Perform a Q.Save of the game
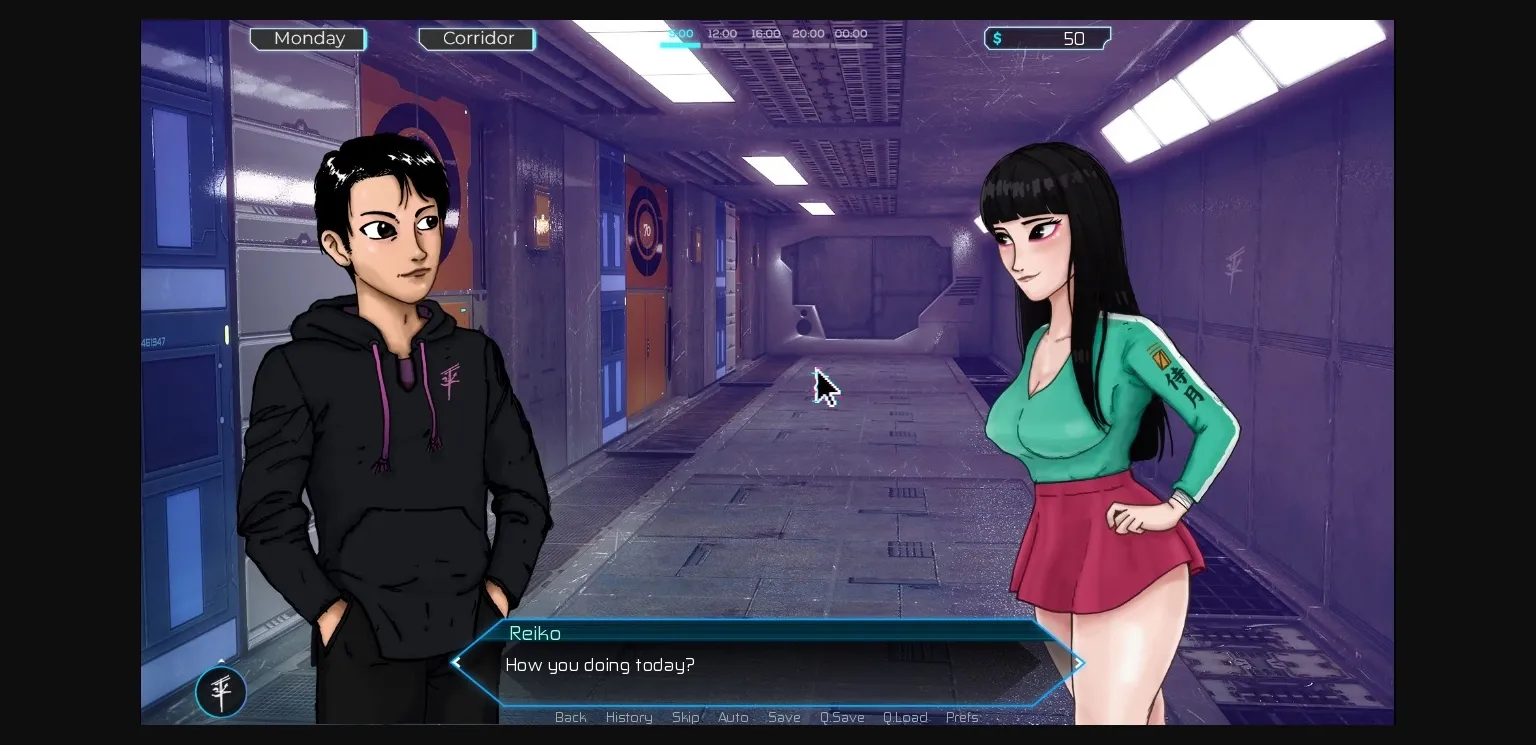Image resolution: width=1536 pixels, height=745 pixels. (x=842, y=717)
